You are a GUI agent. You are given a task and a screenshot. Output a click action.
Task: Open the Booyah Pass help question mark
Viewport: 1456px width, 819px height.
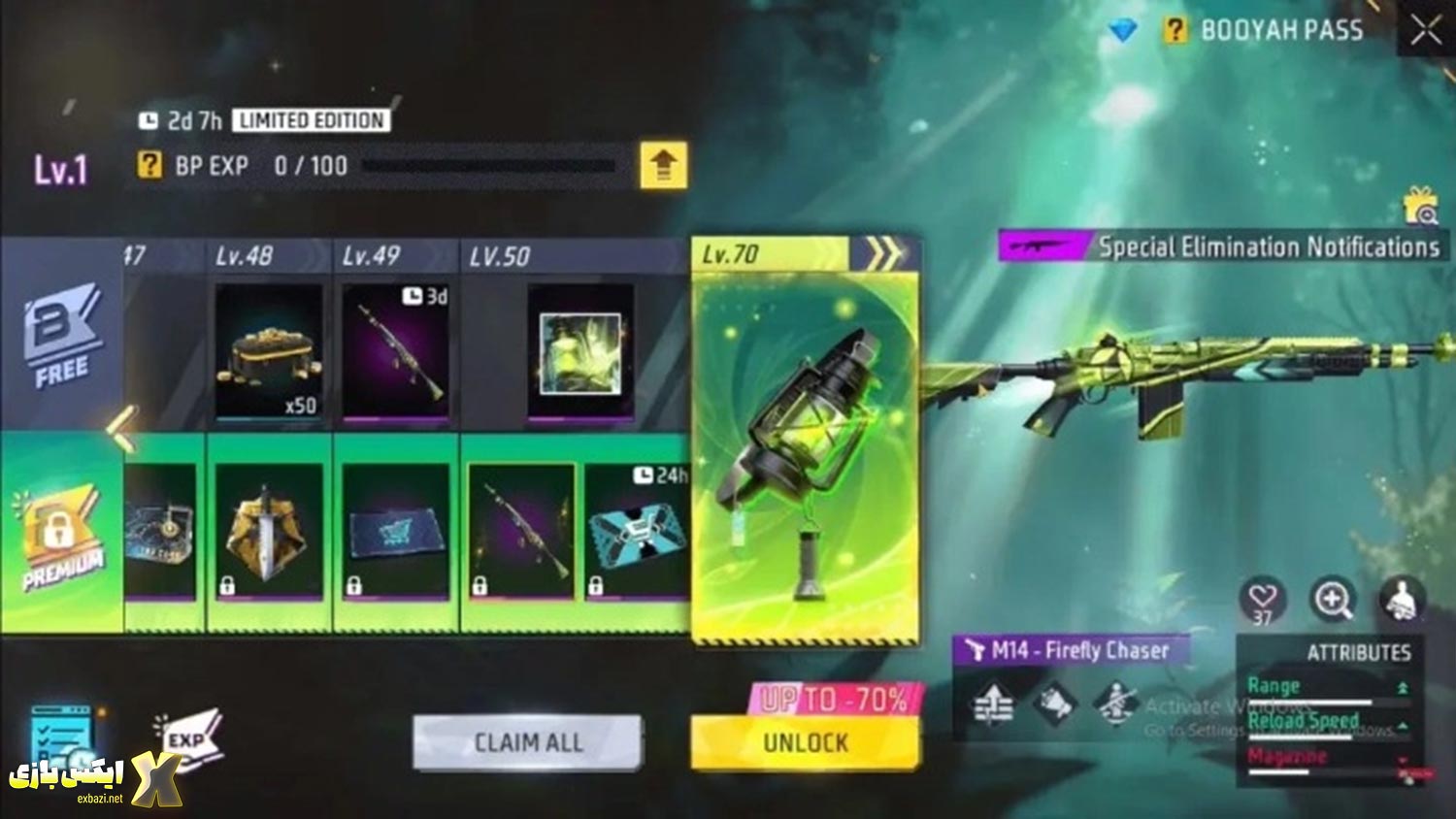pos(1175,30)
